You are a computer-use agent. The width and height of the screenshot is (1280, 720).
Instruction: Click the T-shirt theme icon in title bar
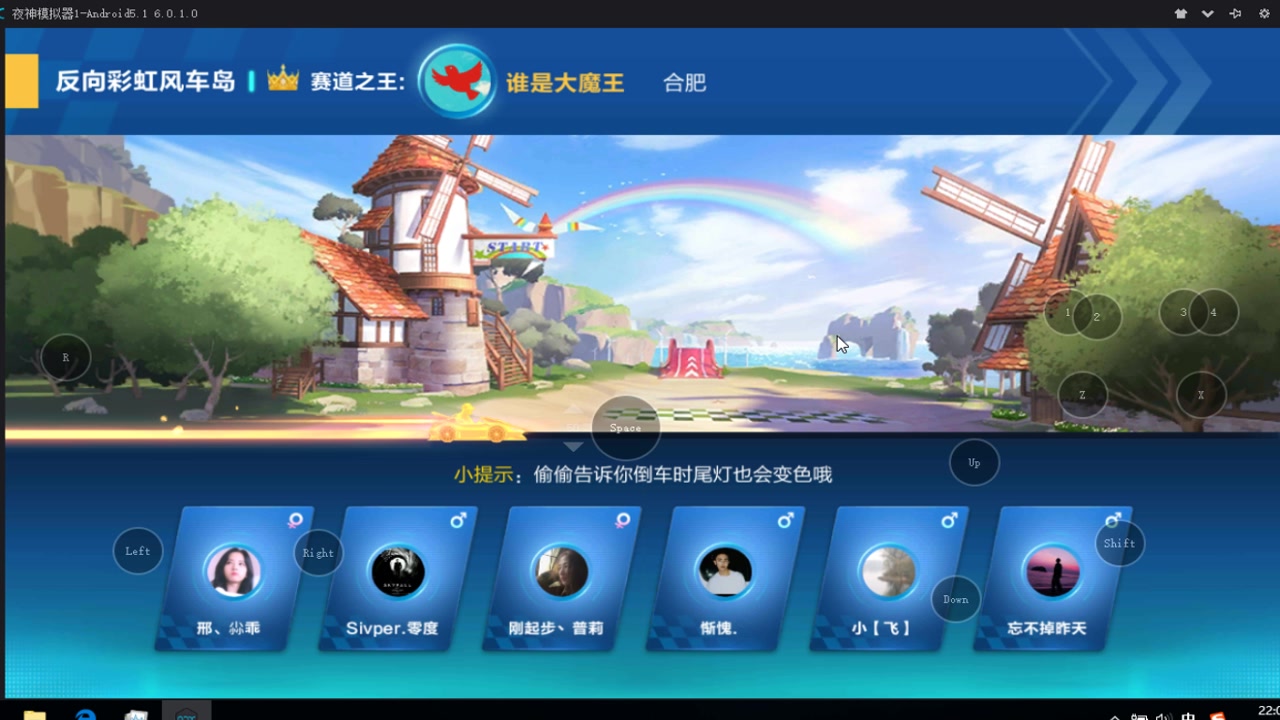tap(1180, 13)
